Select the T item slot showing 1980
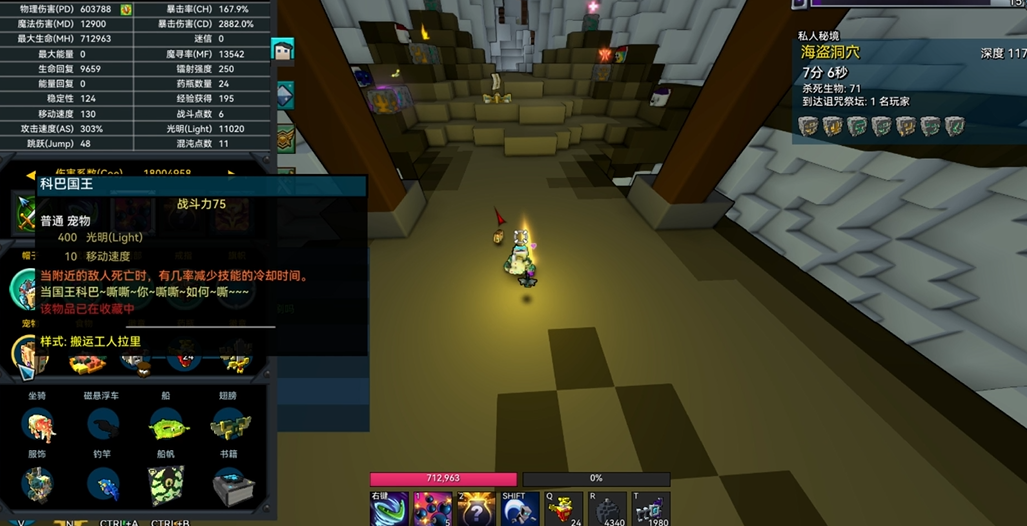This screenshot has width=1027, height=526. coord(650,508)
